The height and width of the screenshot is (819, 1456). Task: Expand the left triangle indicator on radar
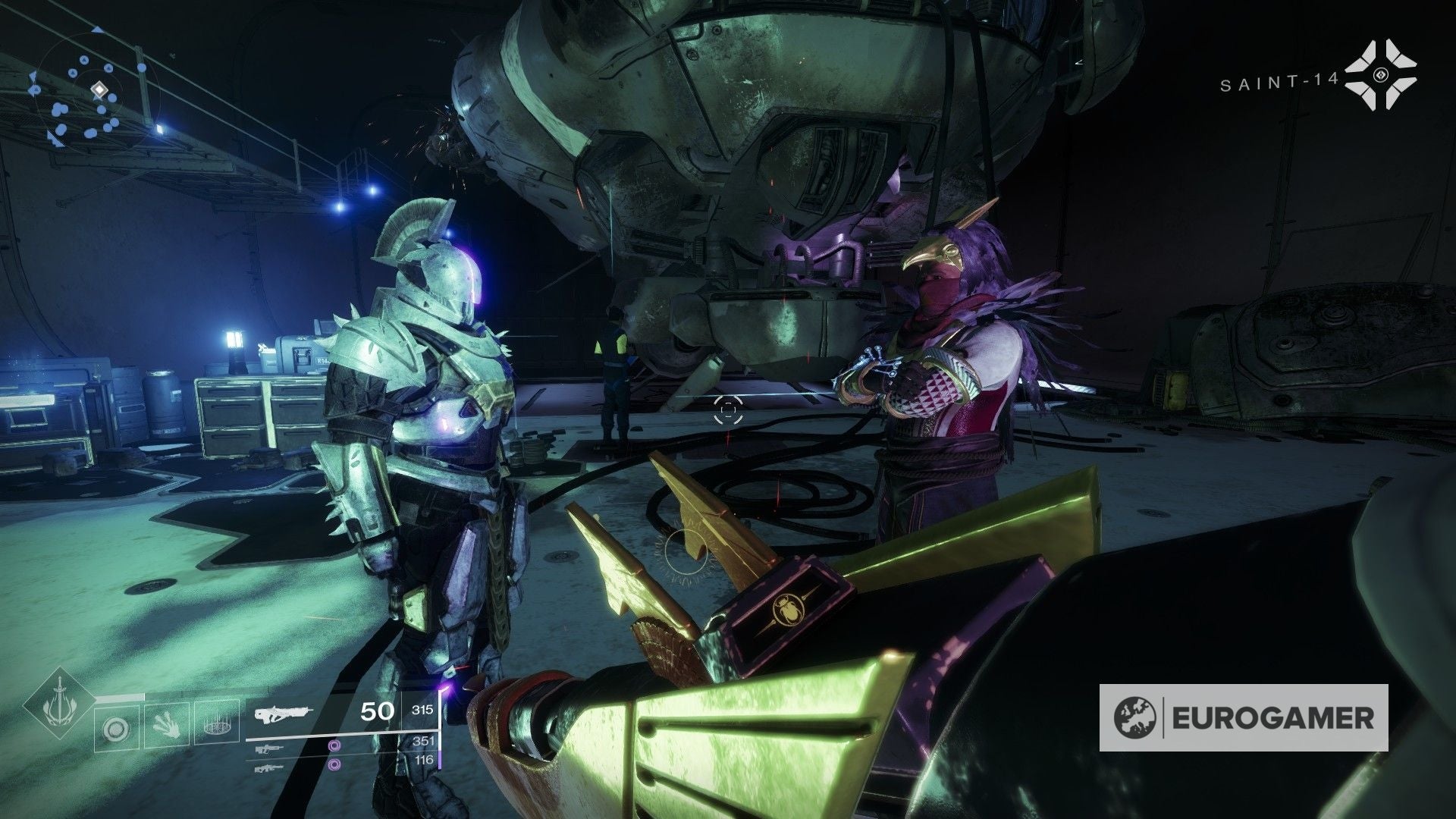(33, 76)
